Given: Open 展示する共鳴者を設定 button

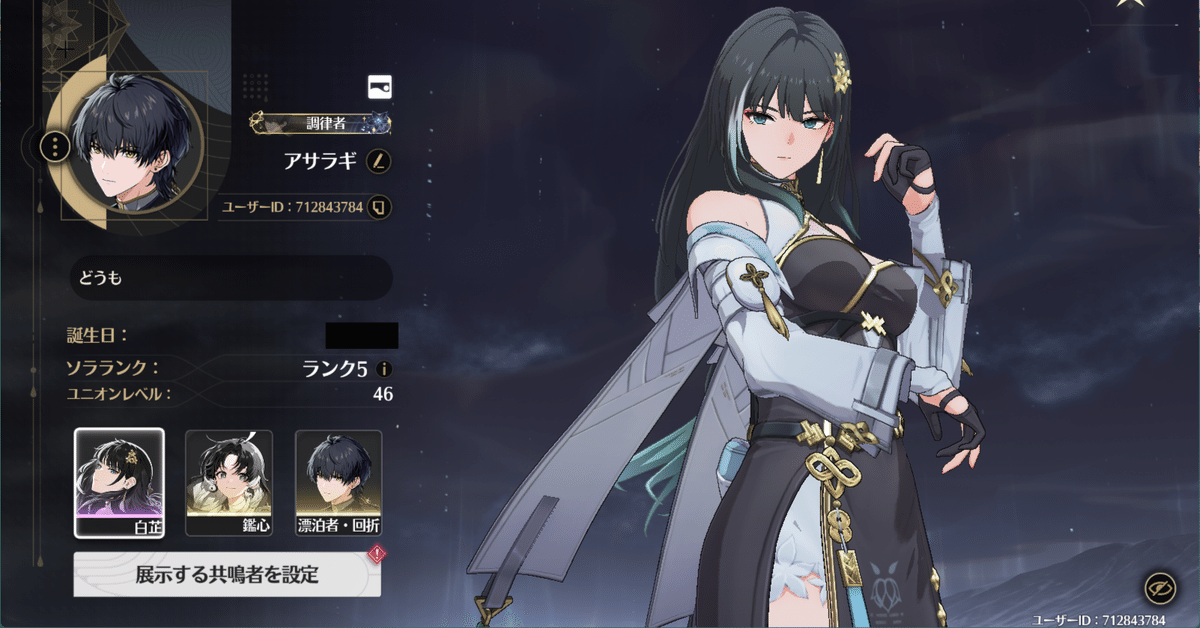Looking at the screenshot, I should 227,574.
